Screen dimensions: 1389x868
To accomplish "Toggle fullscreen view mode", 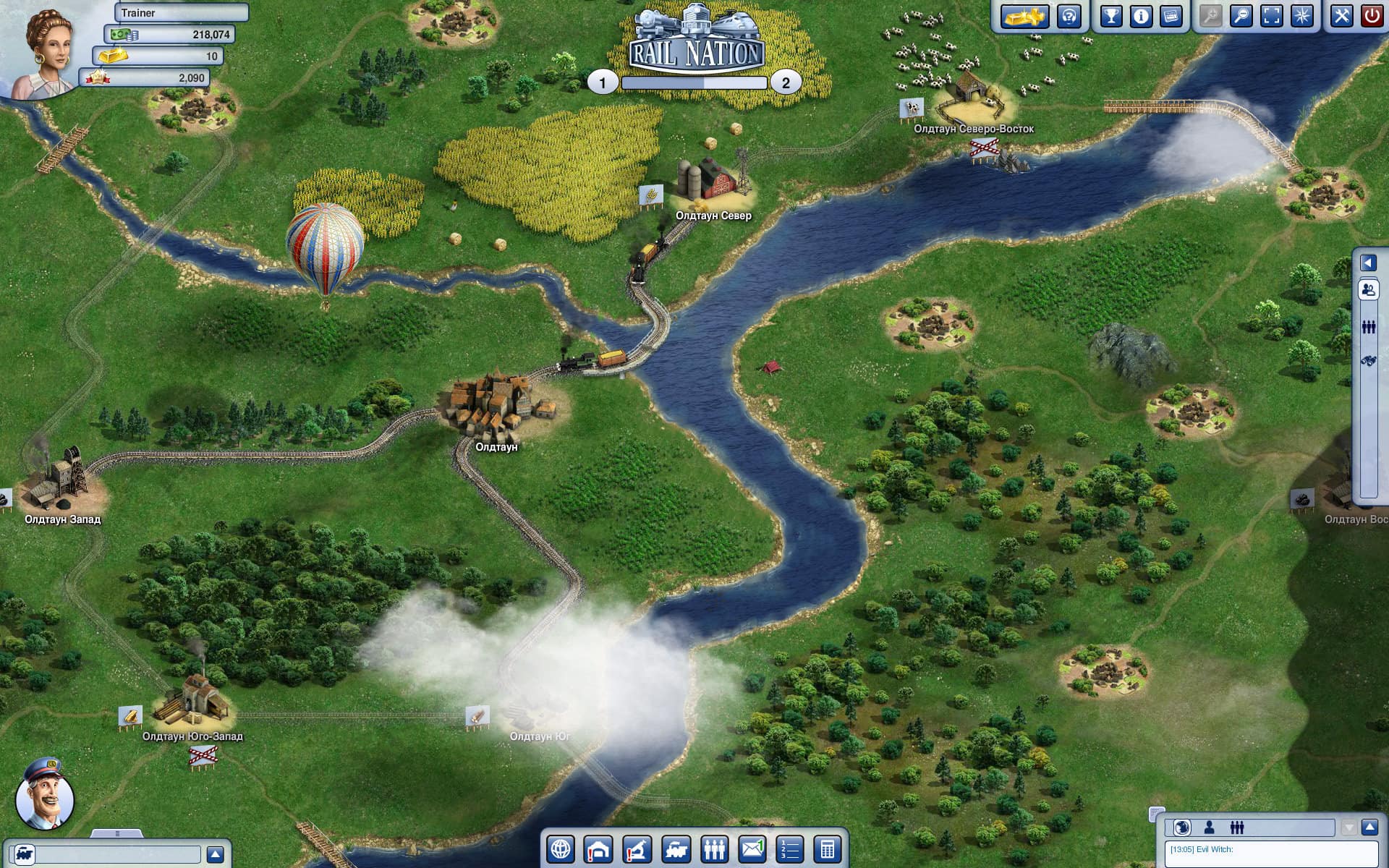I will 1270,17.
